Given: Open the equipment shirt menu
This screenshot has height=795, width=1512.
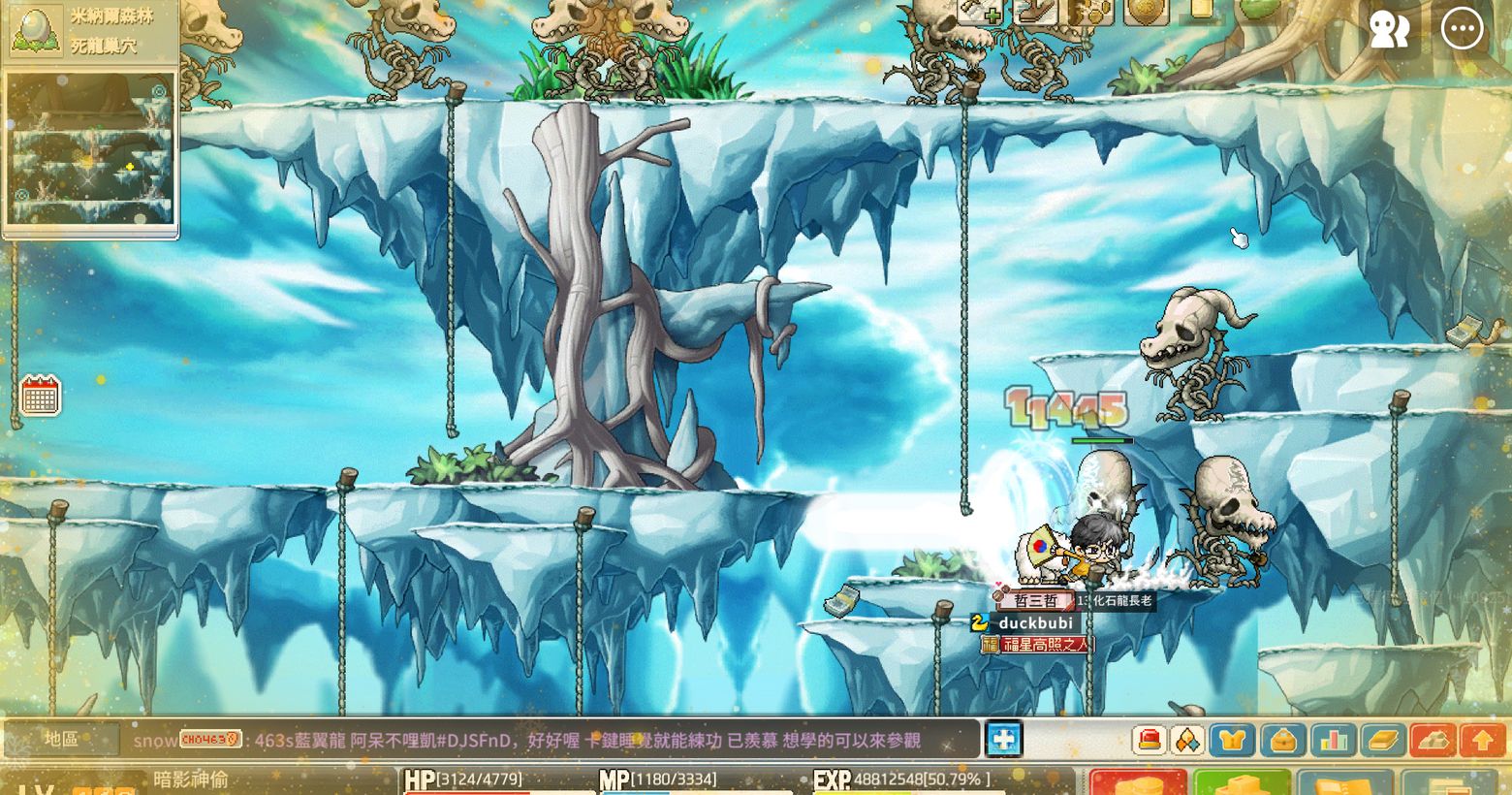Looking at the screenshot, I should click(1232, 741).
